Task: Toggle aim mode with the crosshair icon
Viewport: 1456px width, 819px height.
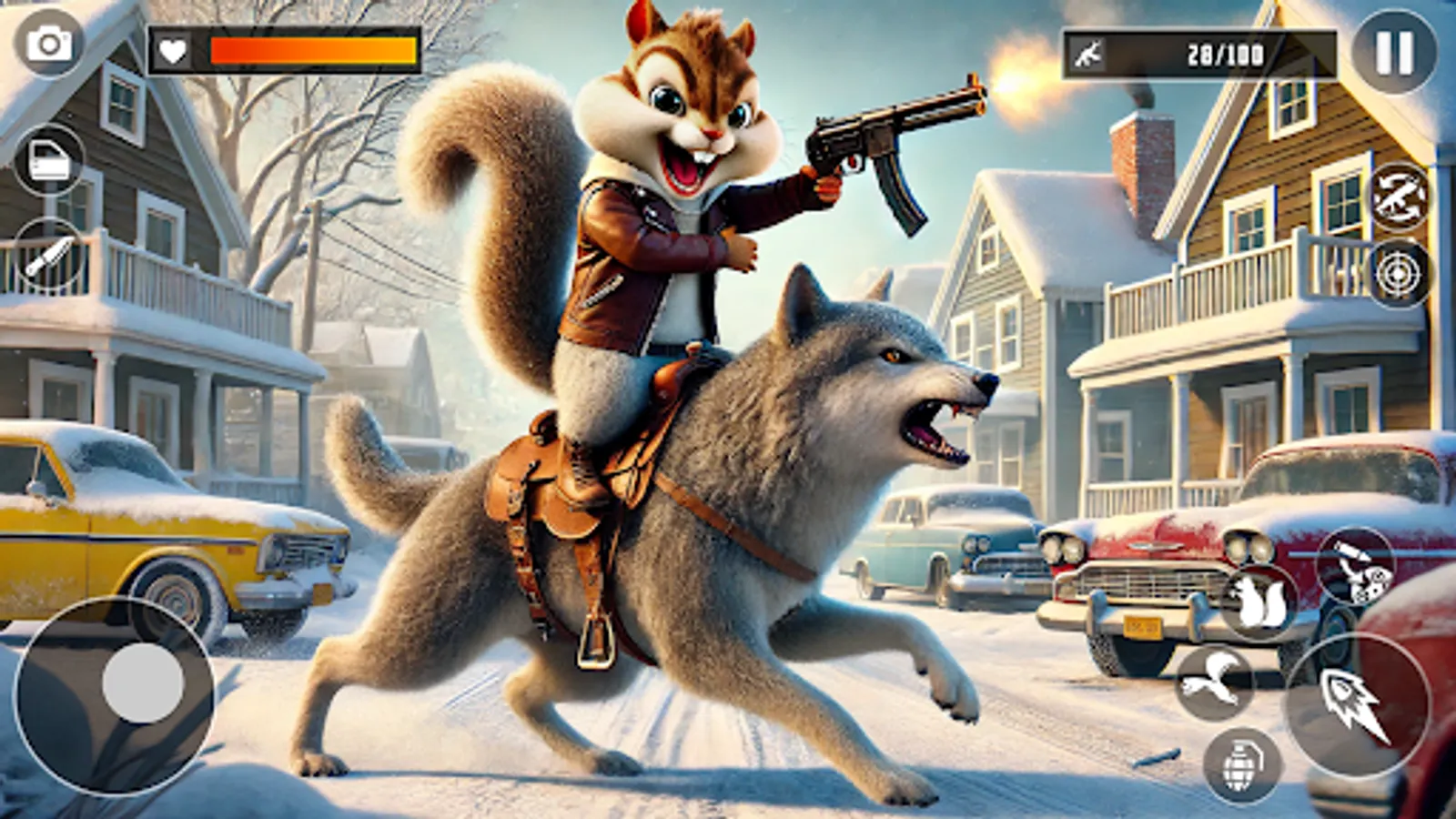Action: [x=1399, y=271]
